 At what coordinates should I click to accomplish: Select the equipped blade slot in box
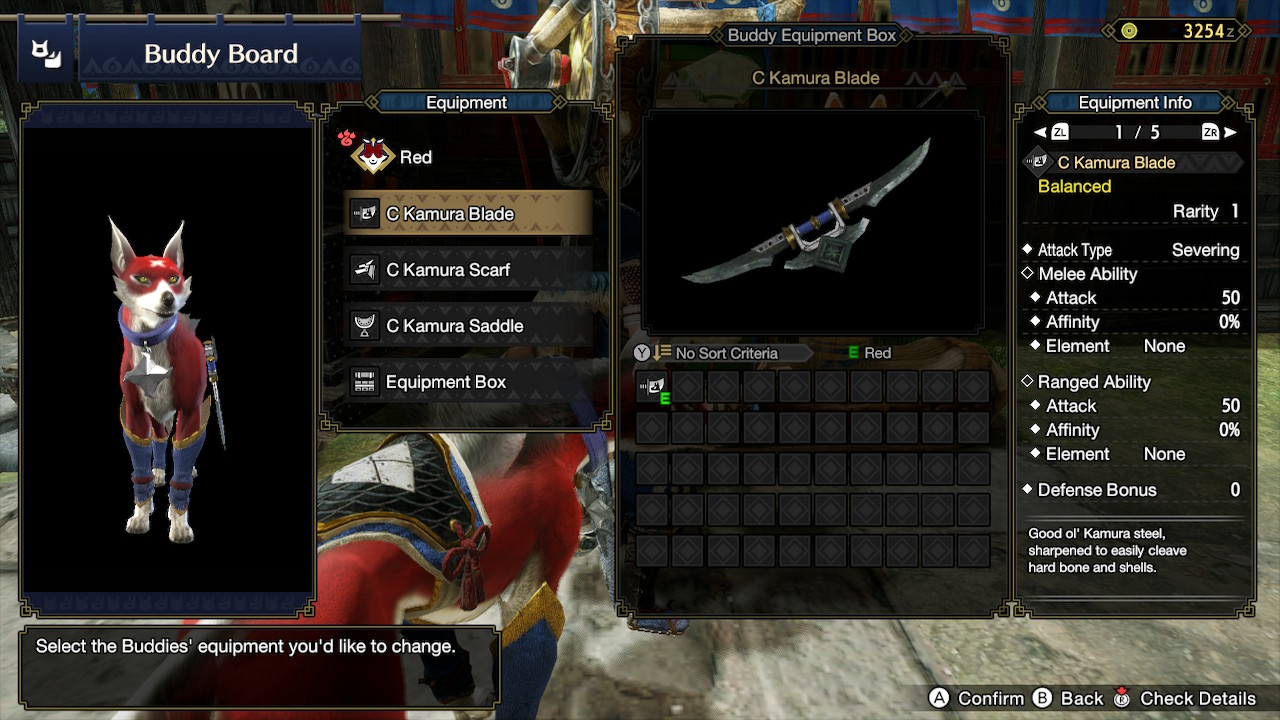[652, 387]
